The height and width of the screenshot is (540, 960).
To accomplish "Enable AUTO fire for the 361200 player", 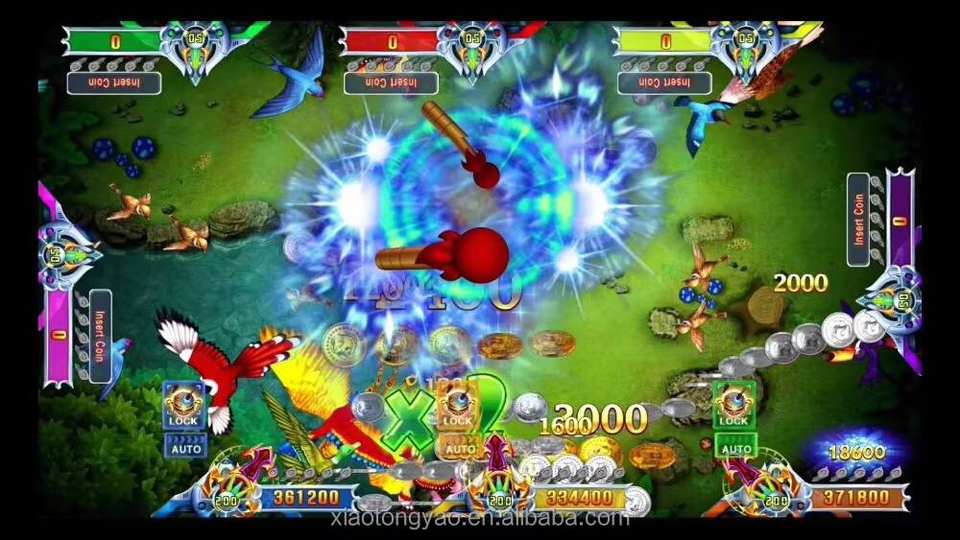I will [x=183, y=447].
